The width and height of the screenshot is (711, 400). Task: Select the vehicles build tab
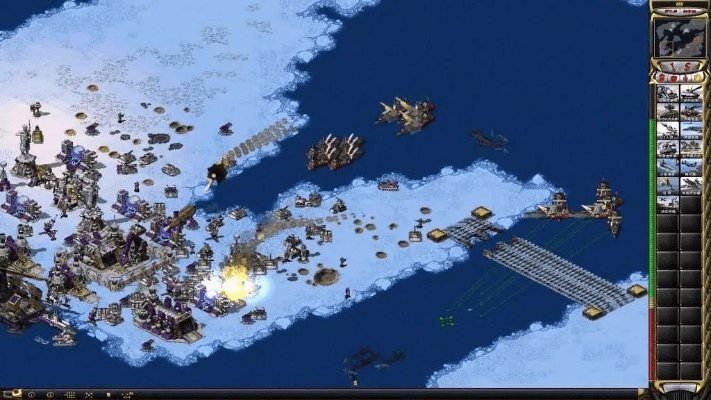(x=695, y=77)
